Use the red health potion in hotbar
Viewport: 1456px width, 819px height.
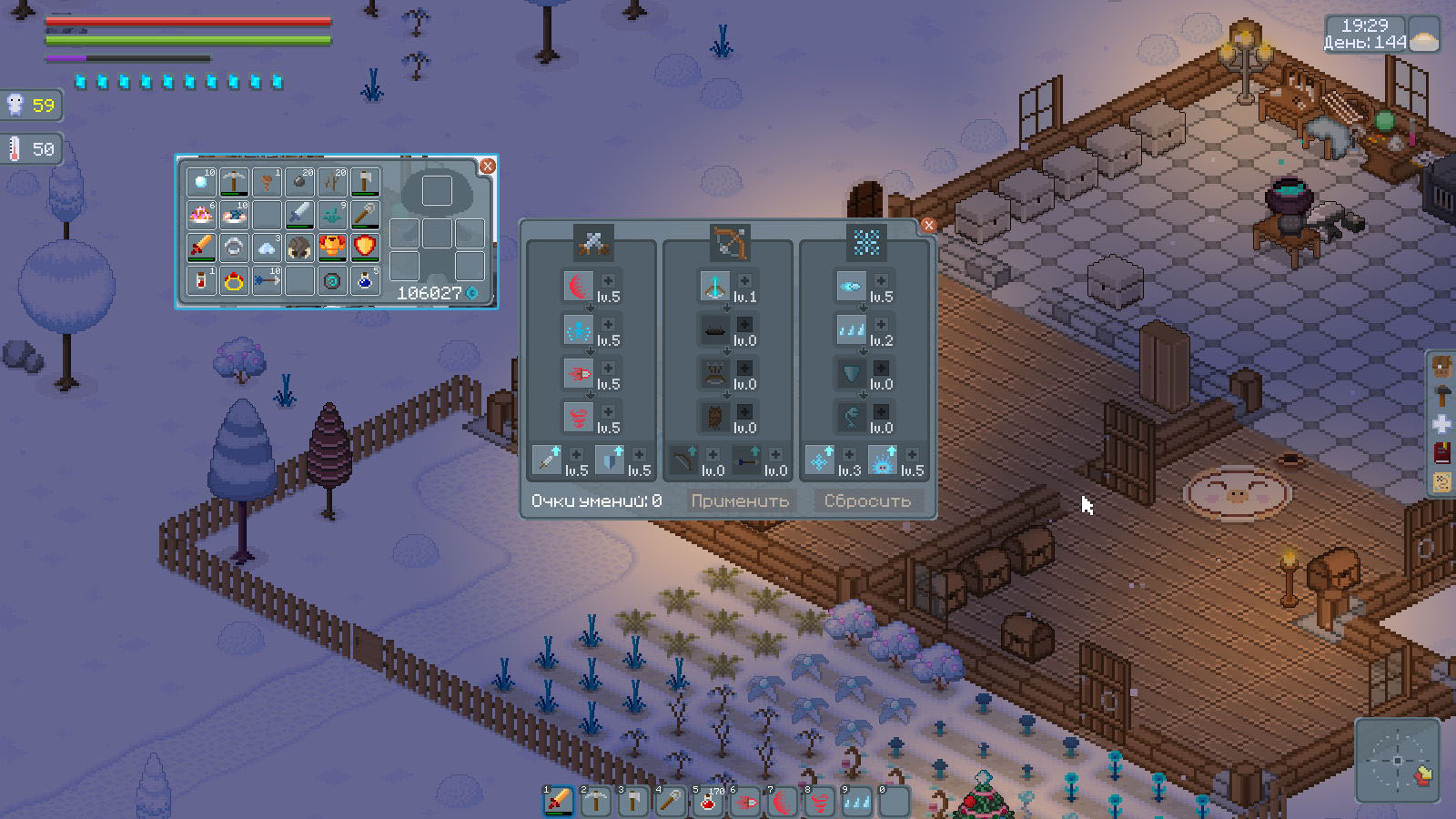(707, 801)
